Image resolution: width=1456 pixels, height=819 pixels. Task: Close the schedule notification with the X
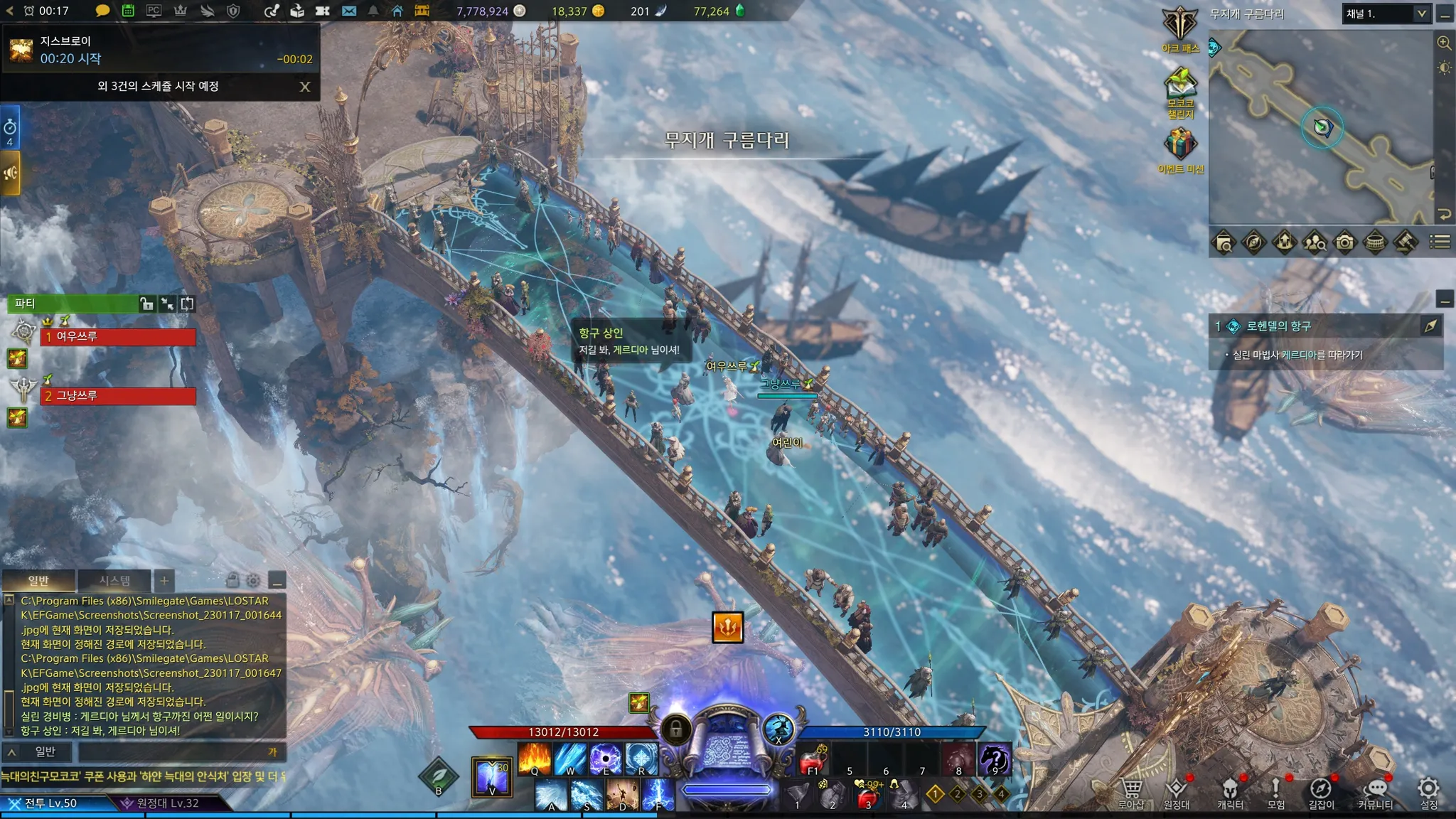pos(305,87)
